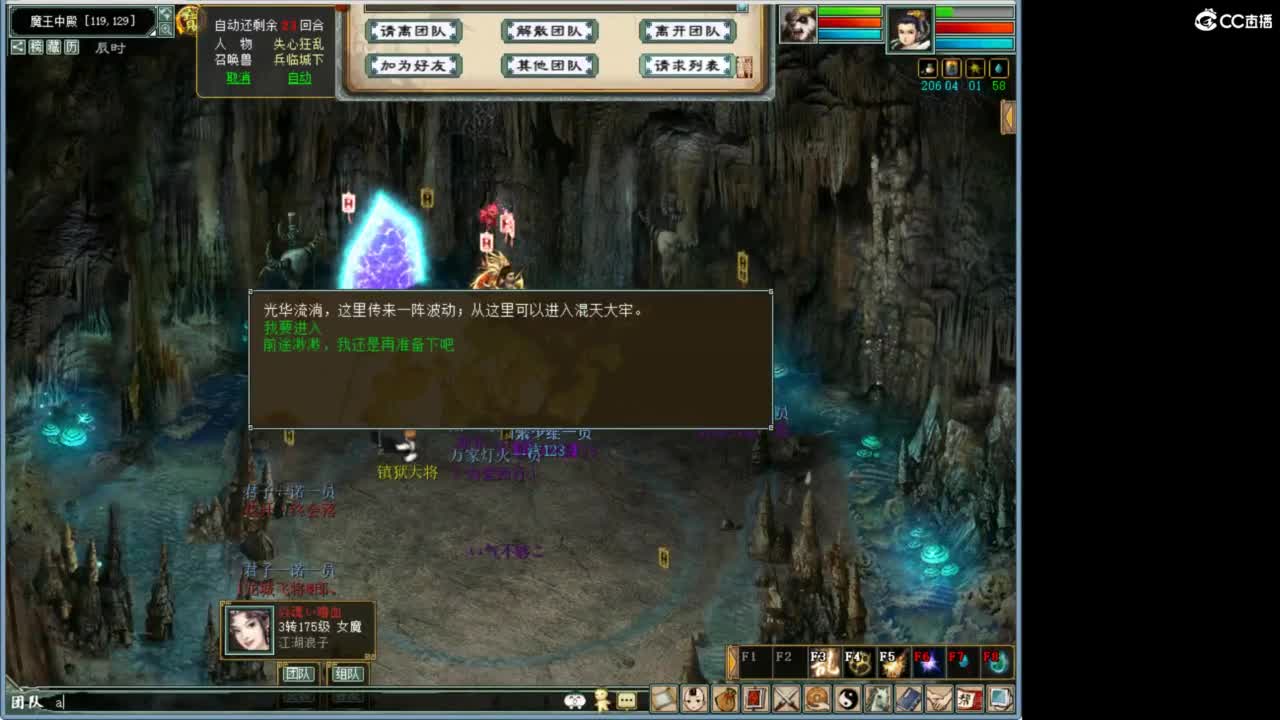Toggle the chat bubble icon next to emotes

pos(625,701)
